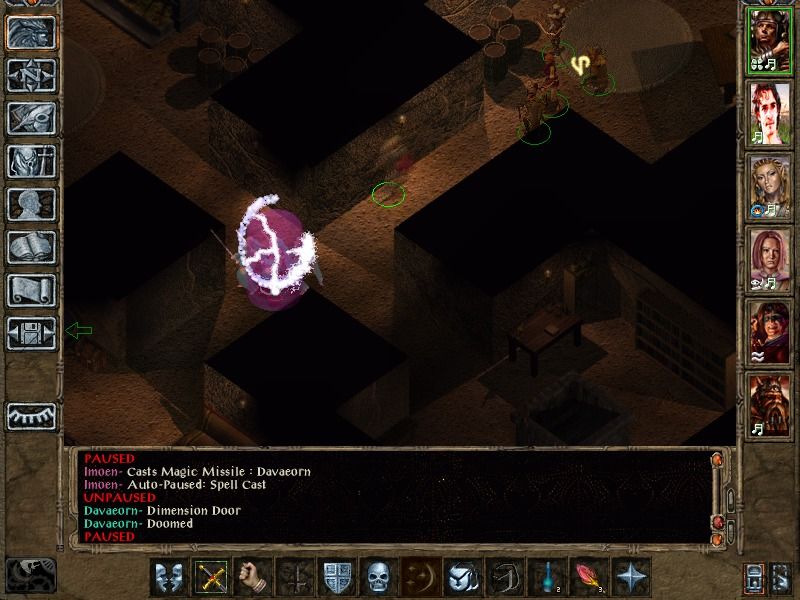Select the helmeted warrior portrait
The width and height of the screenshot is (800, 600).
(770, 44)
